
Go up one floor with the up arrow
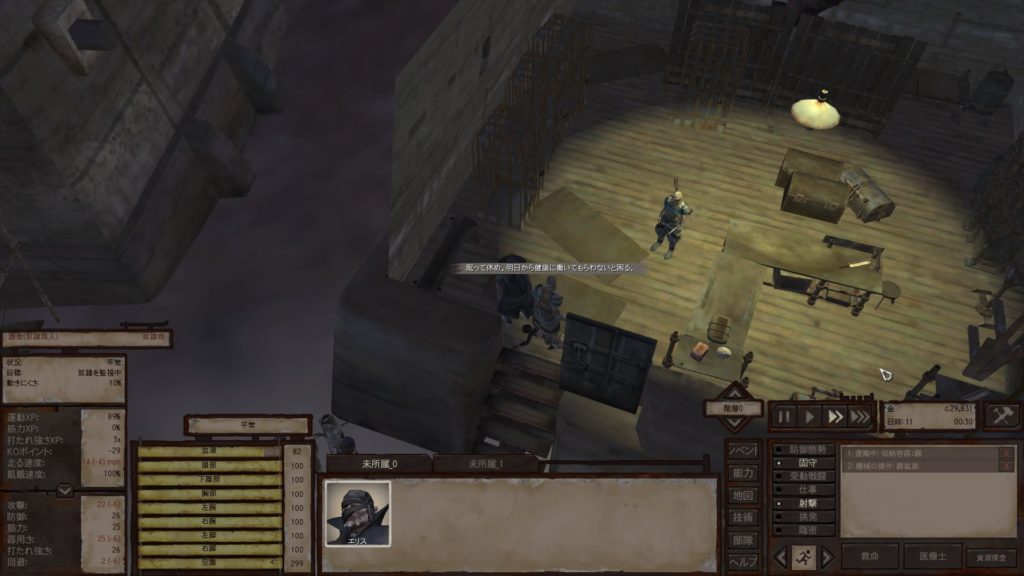(x=735, y=391)
